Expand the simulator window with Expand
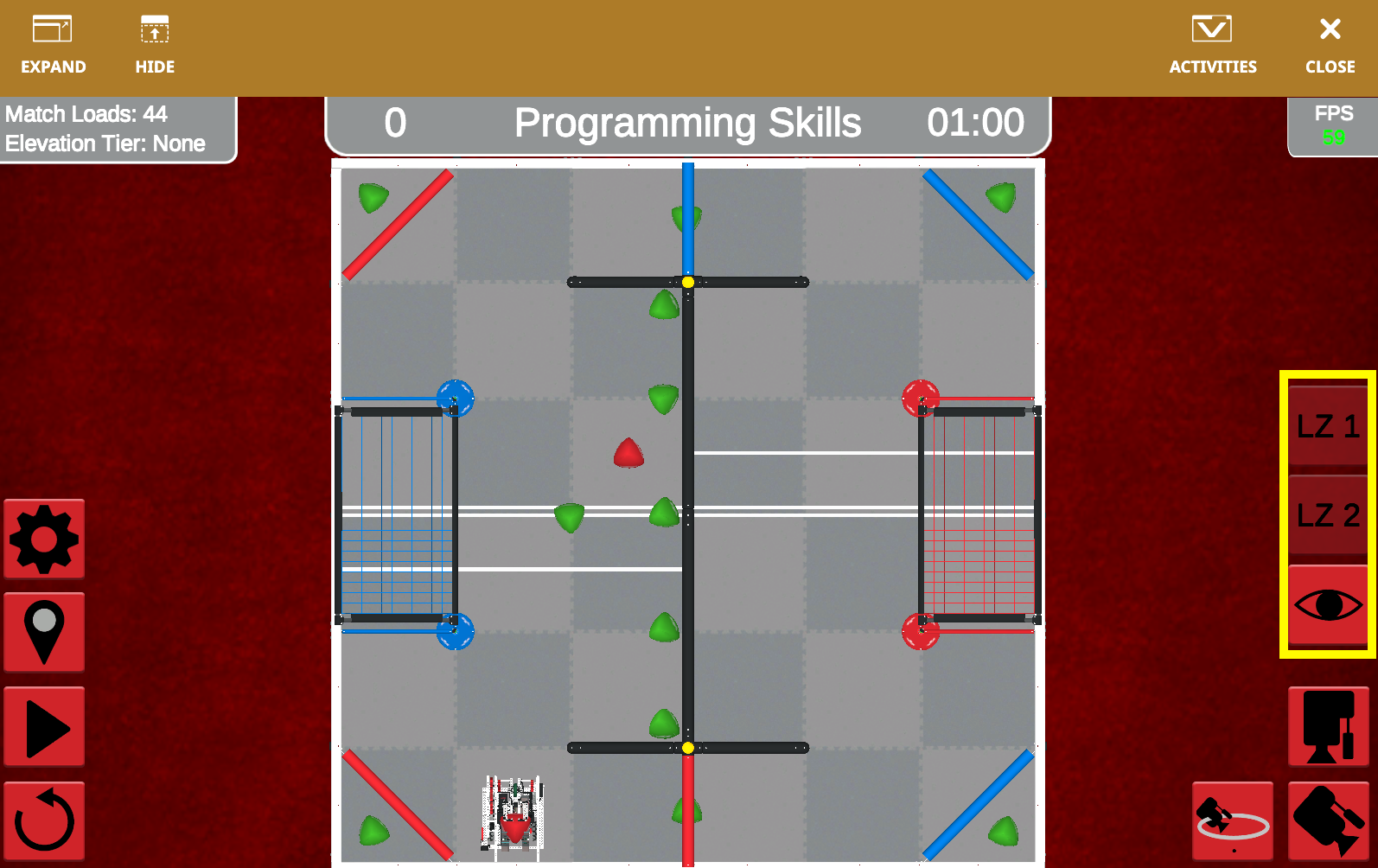Screen dimensions: 1378x868 point(54,43)
